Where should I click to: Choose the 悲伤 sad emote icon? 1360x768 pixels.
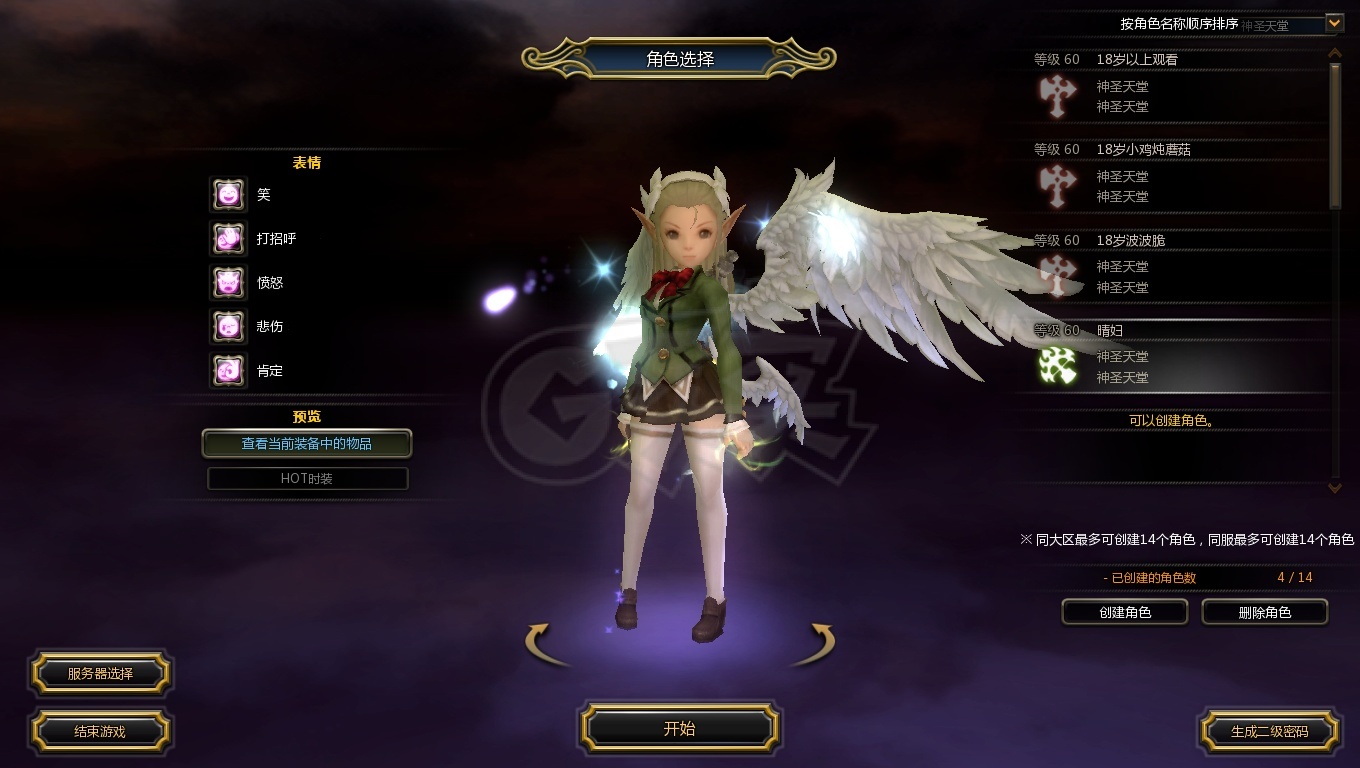click(228, 326)
